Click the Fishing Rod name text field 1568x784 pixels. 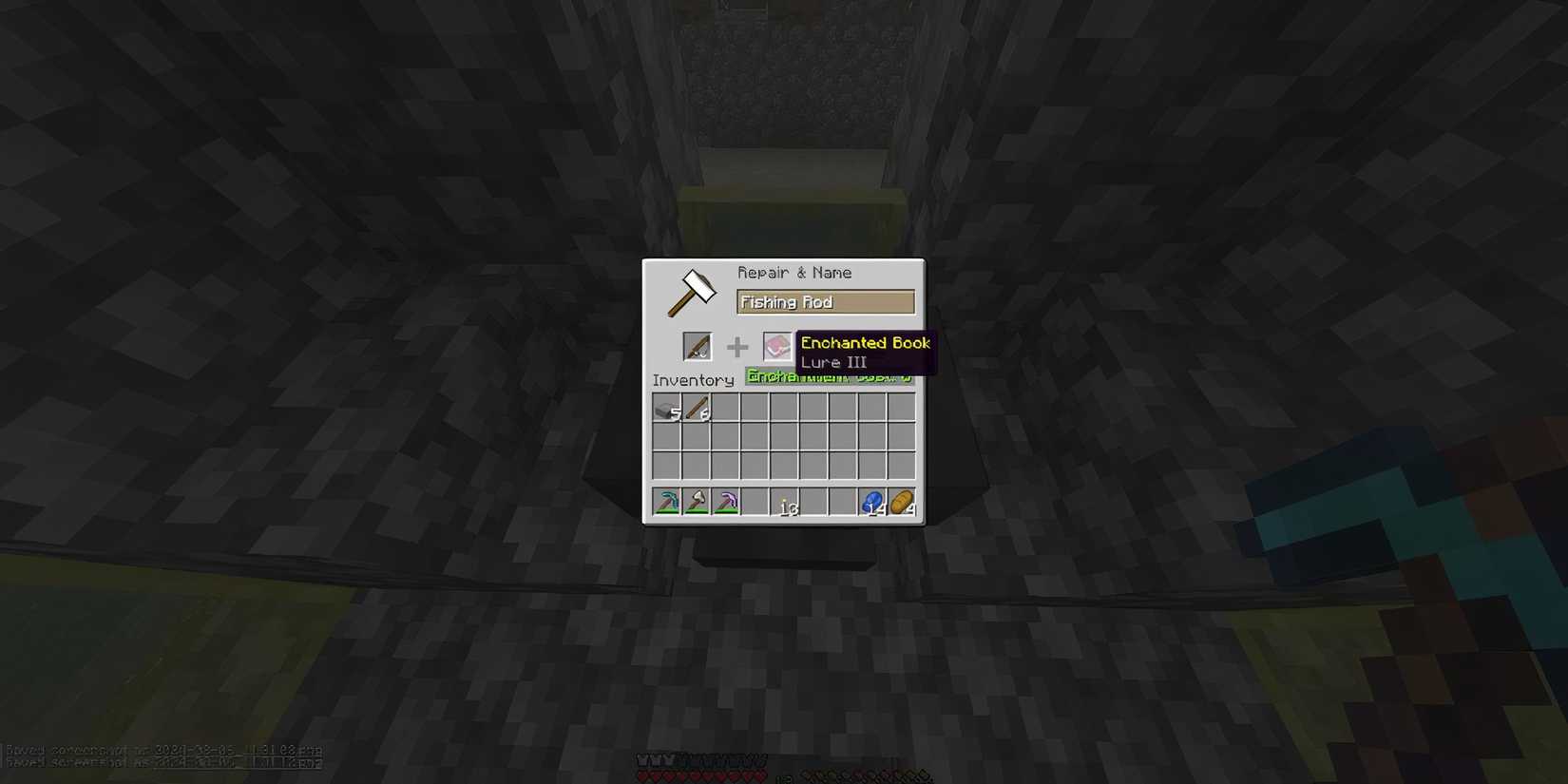[824, 301]
